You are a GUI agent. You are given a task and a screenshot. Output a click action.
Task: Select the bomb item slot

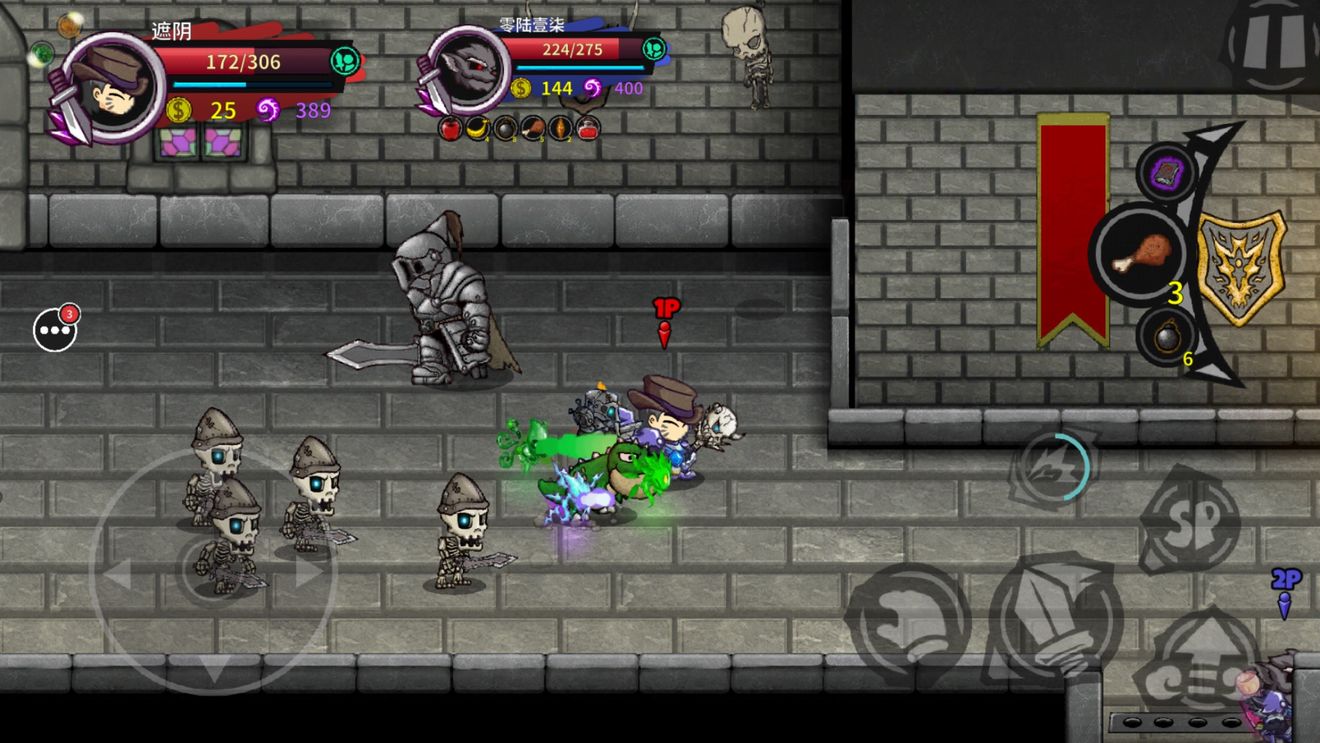[1166, 337]
